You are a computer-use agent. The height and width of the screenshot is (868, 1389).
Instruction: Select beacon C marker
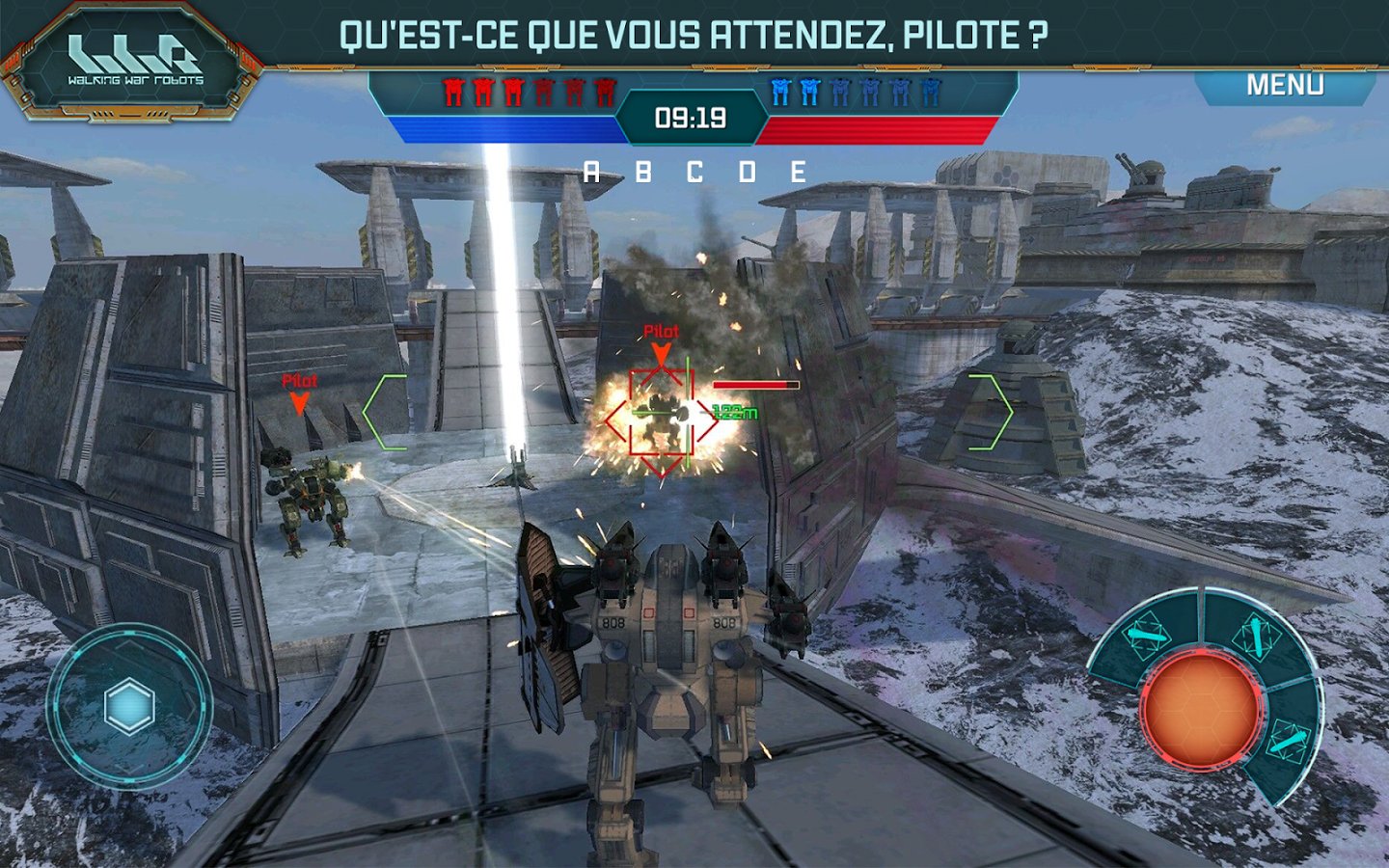click(x=693, y=173)
